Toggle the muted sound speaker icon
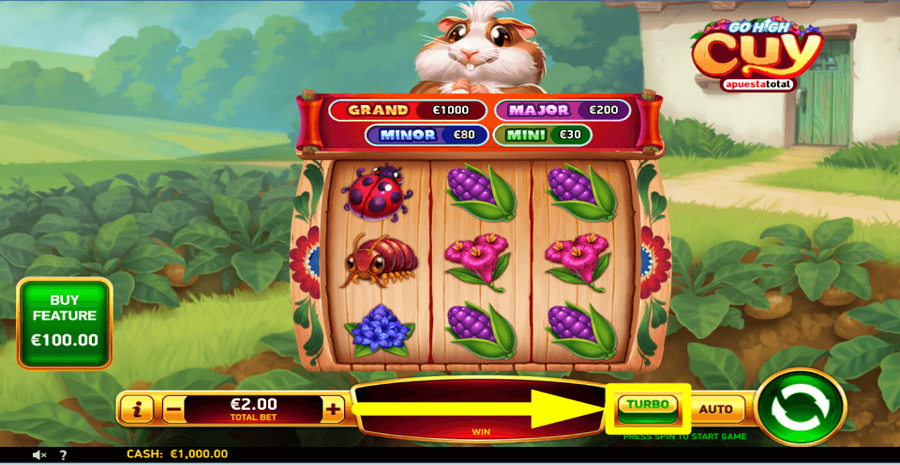Screen dimensions: 900x465 point(40,455)
